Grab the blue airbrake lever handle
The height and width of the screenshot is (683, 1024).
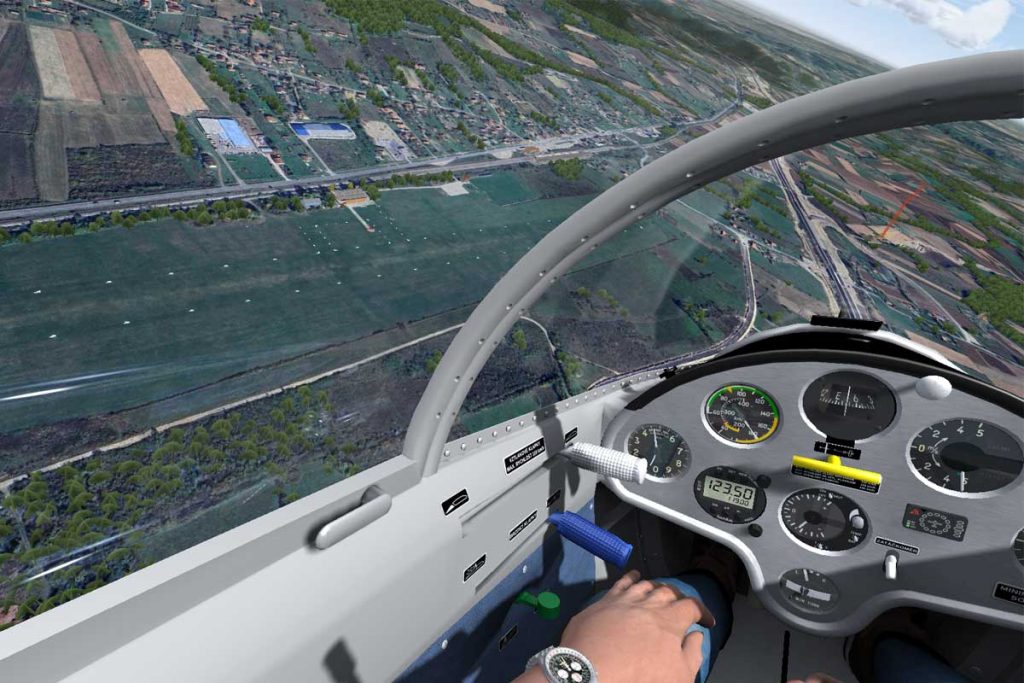click(591, 538)
